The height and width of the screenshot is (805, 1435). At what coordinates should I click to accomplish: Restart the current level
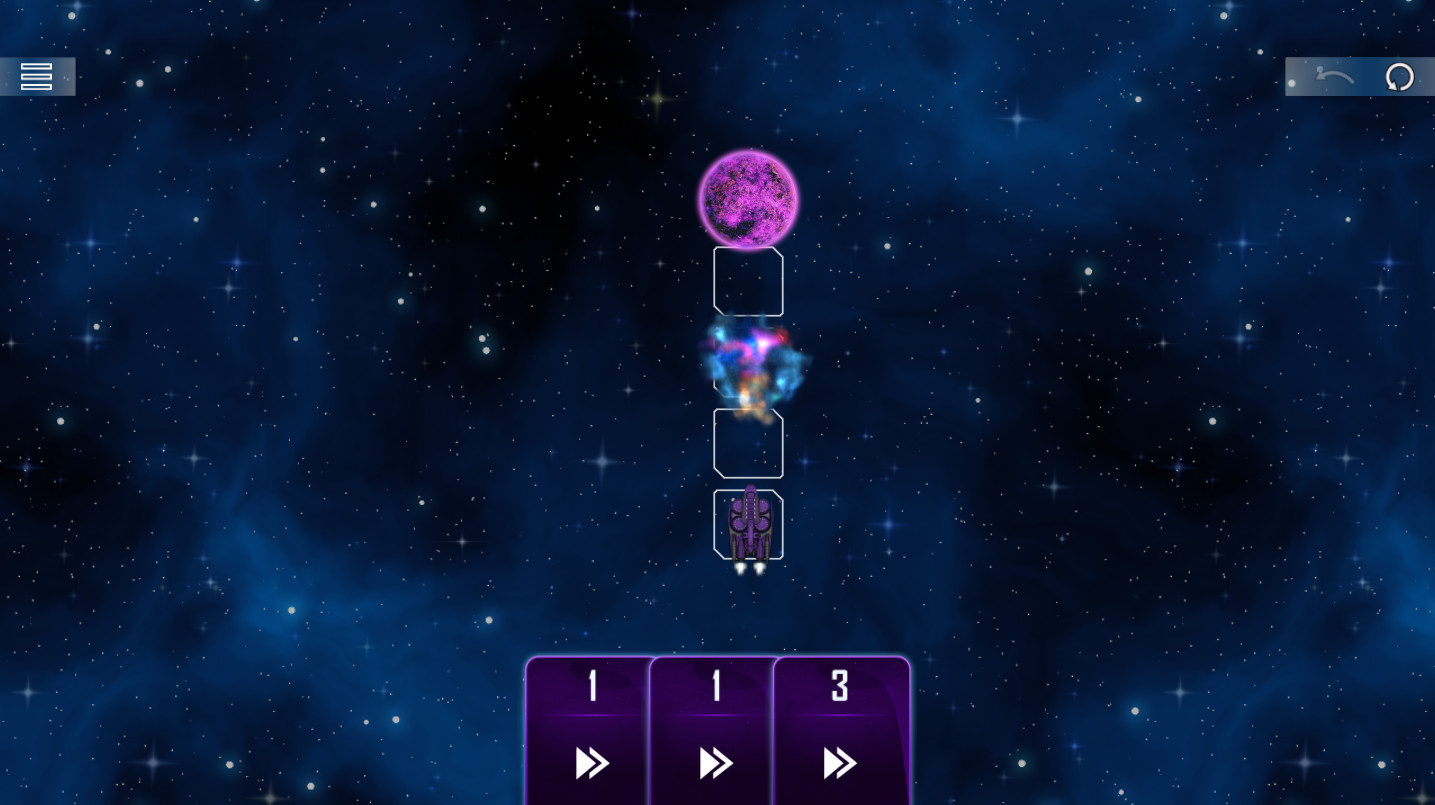1399,76
